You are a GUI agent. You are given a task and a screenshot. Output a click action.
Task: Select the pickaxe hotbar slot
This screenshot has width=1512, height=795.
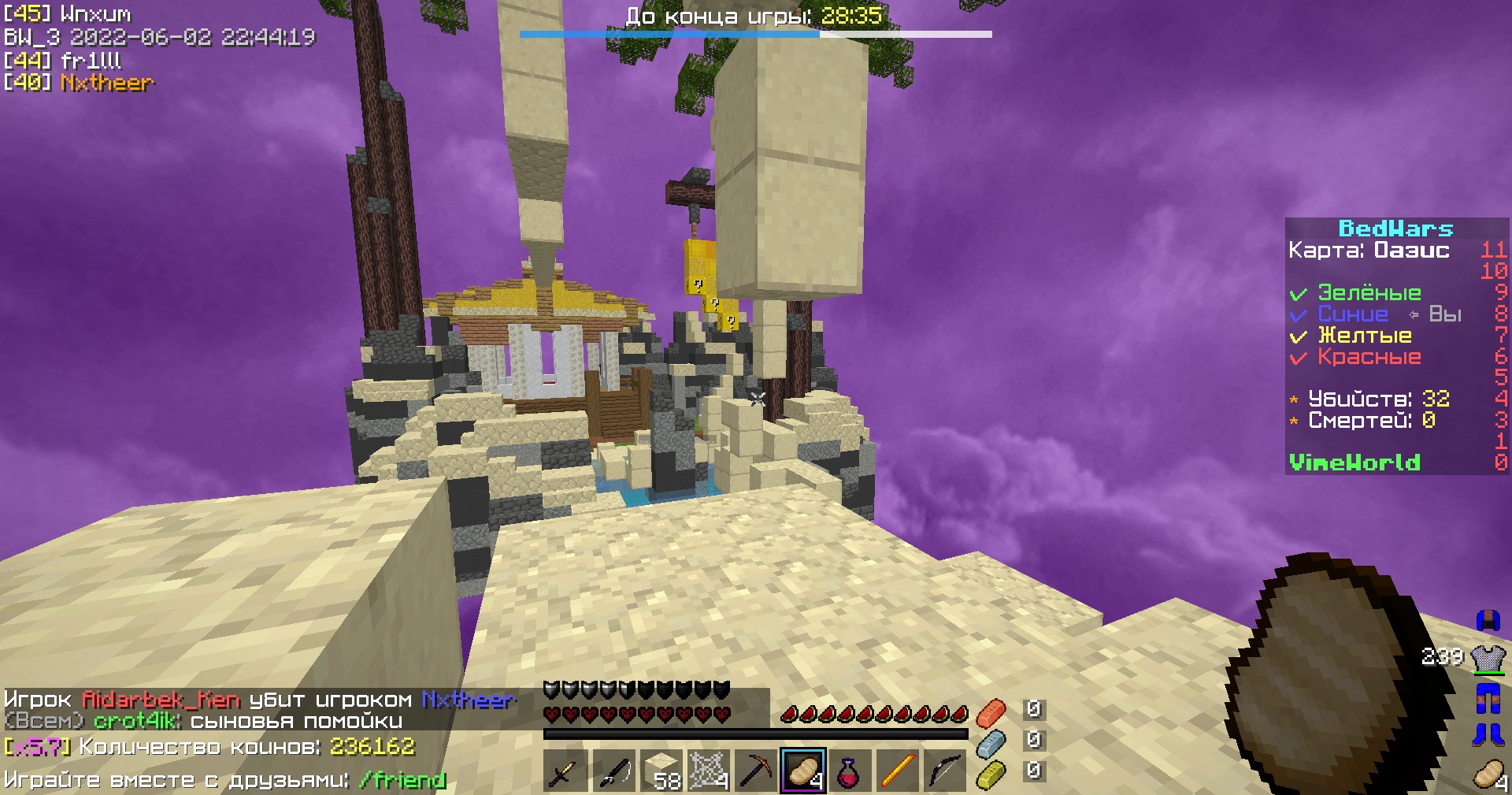tap(755, 771)
